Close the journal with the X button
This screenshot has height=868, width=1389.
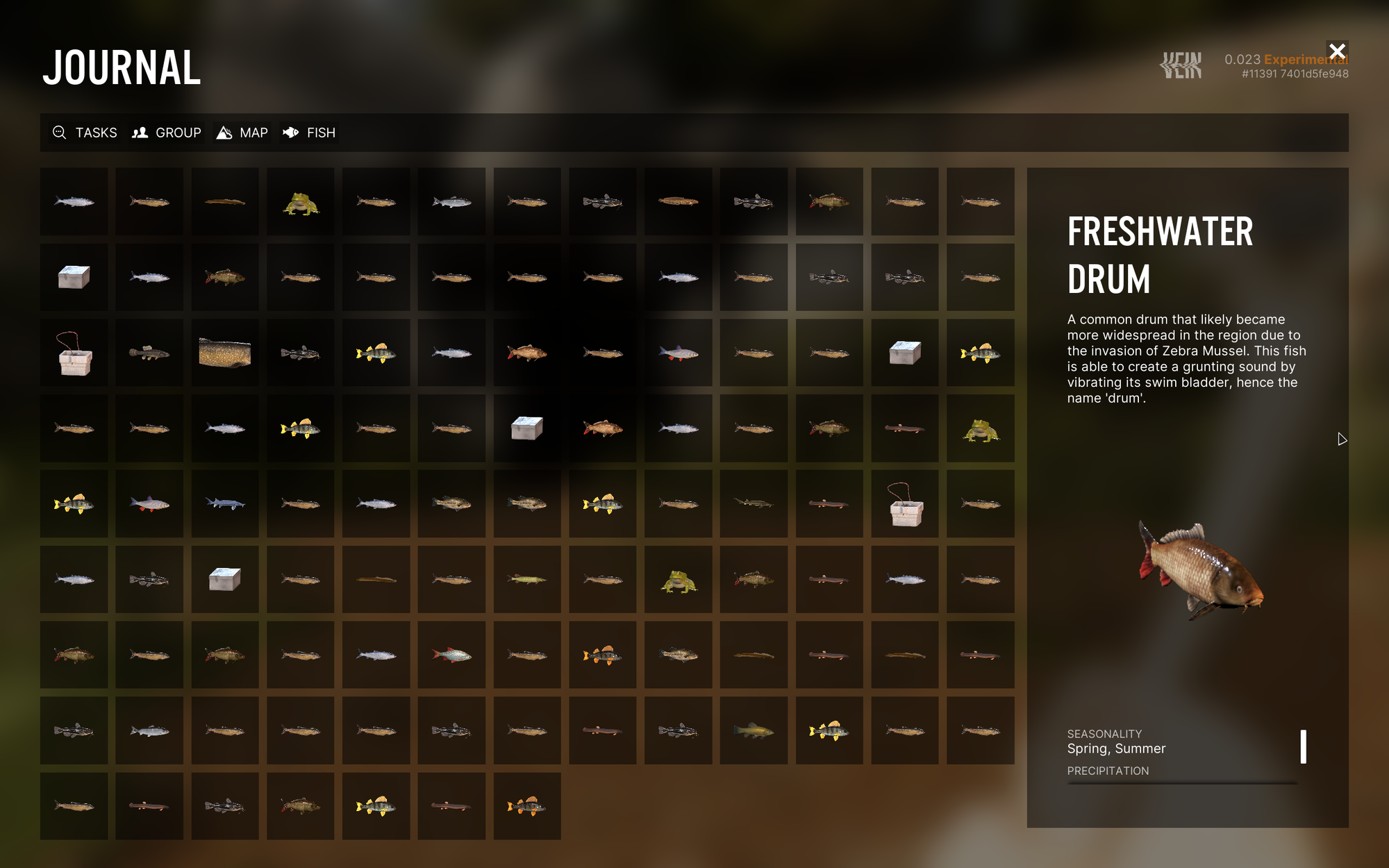[x=1337, y=51]
